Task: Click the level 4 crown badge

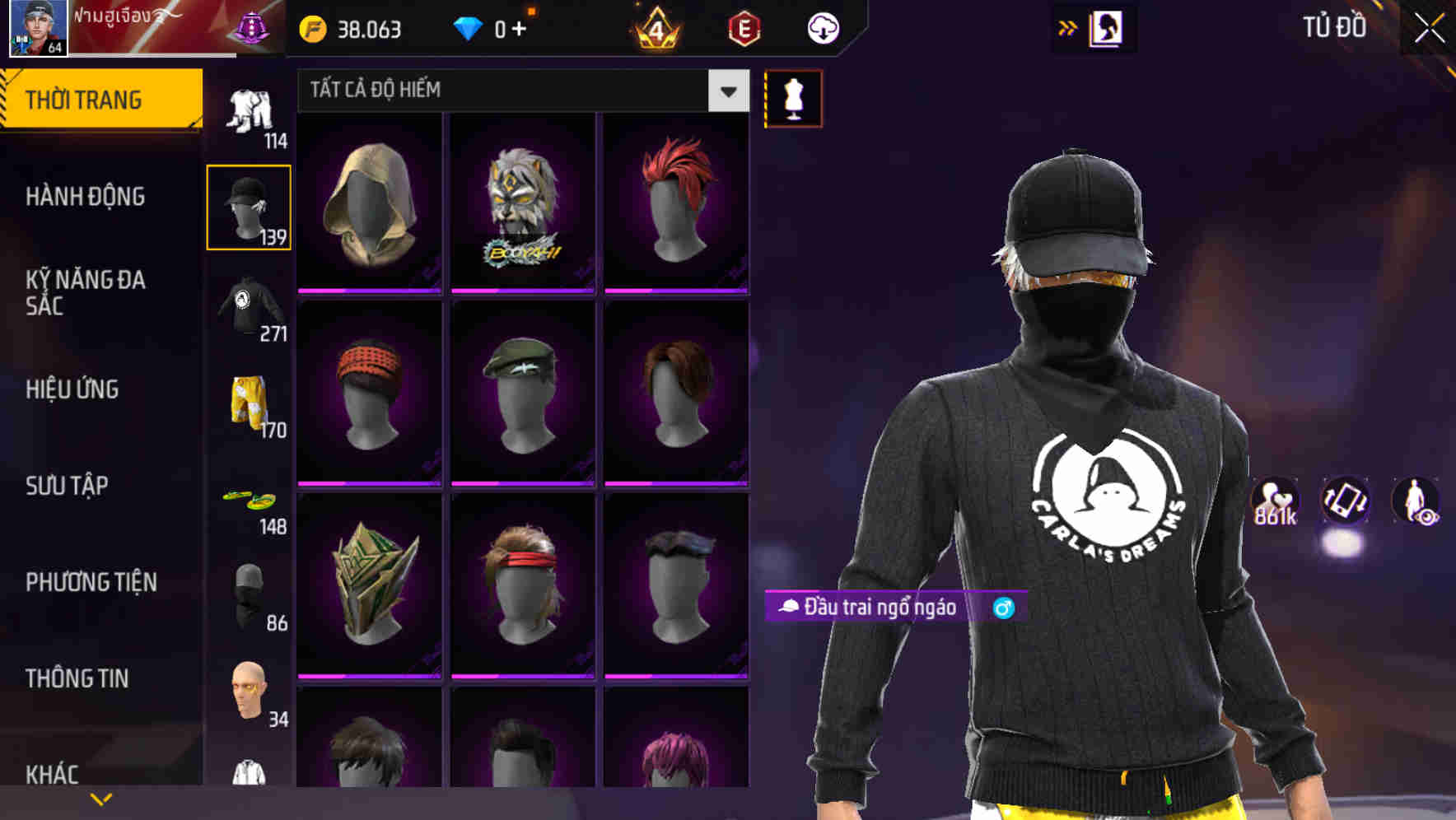Action: [x=655, y=30]
